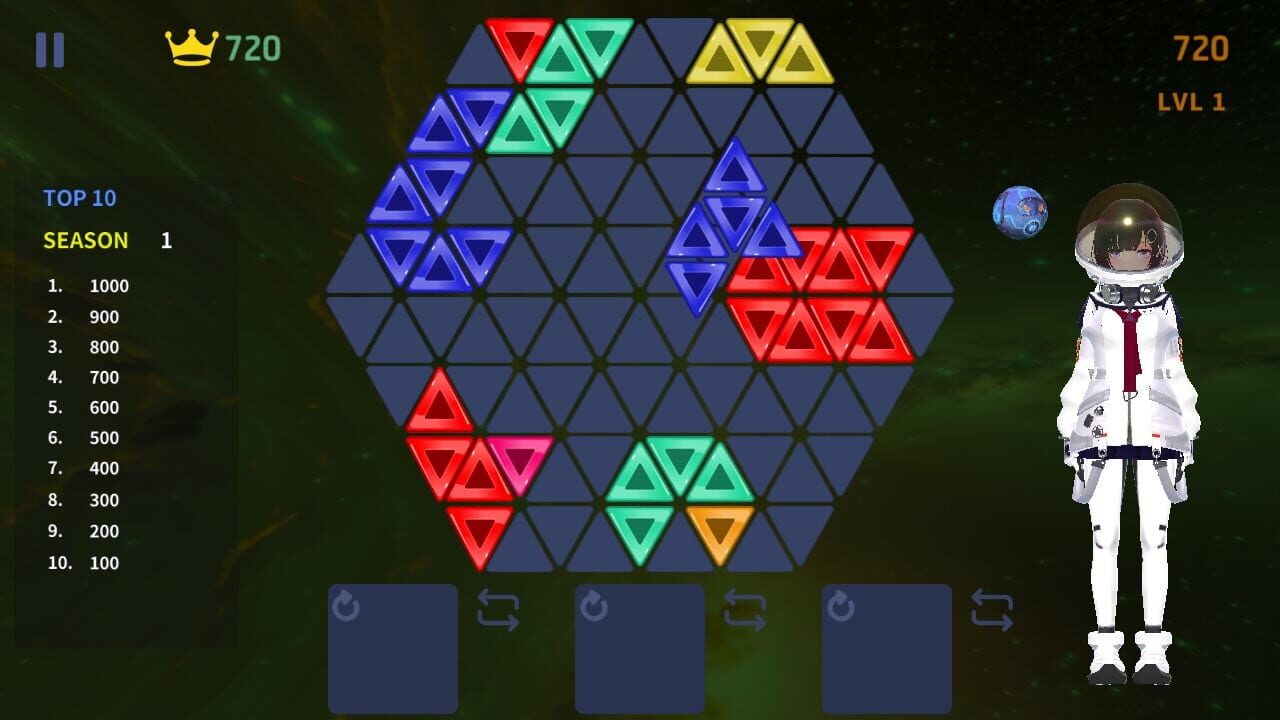Image resolution: width=1280 pixels, height=720 pixels.
Task: Click the small blue planet
Action: (1020, 211)
